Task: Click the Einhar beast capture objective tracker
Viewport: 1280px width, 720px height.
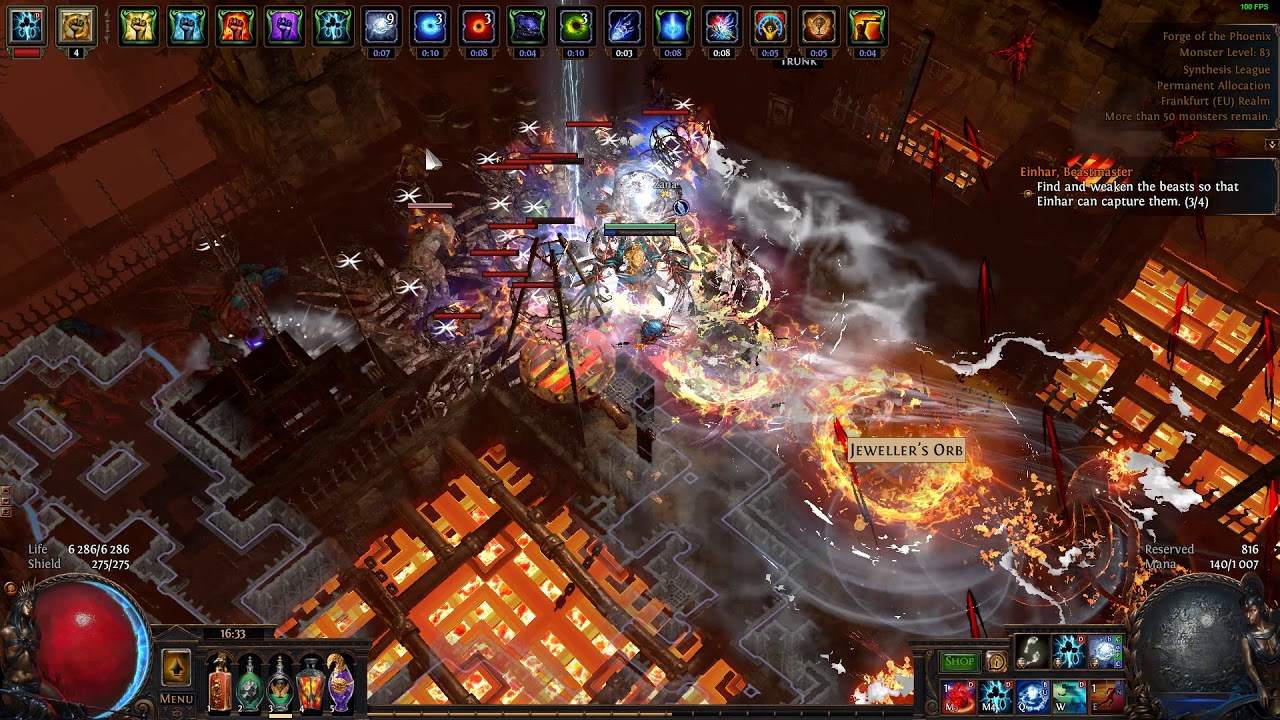Action: pos(1136,193)
